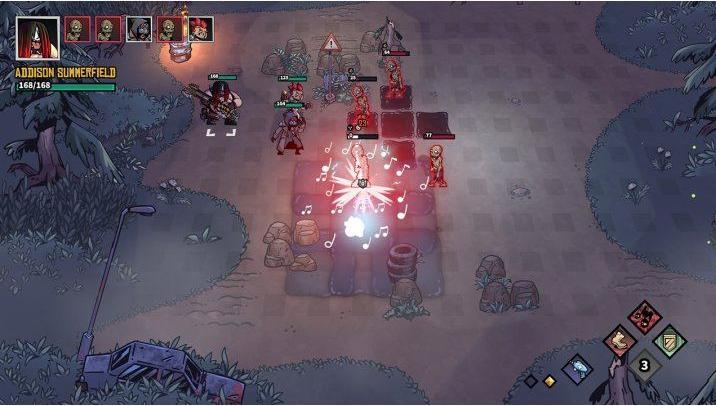716x406 pixels.
Task: Use the blue ray gun ability
Action: coord(579,369)
